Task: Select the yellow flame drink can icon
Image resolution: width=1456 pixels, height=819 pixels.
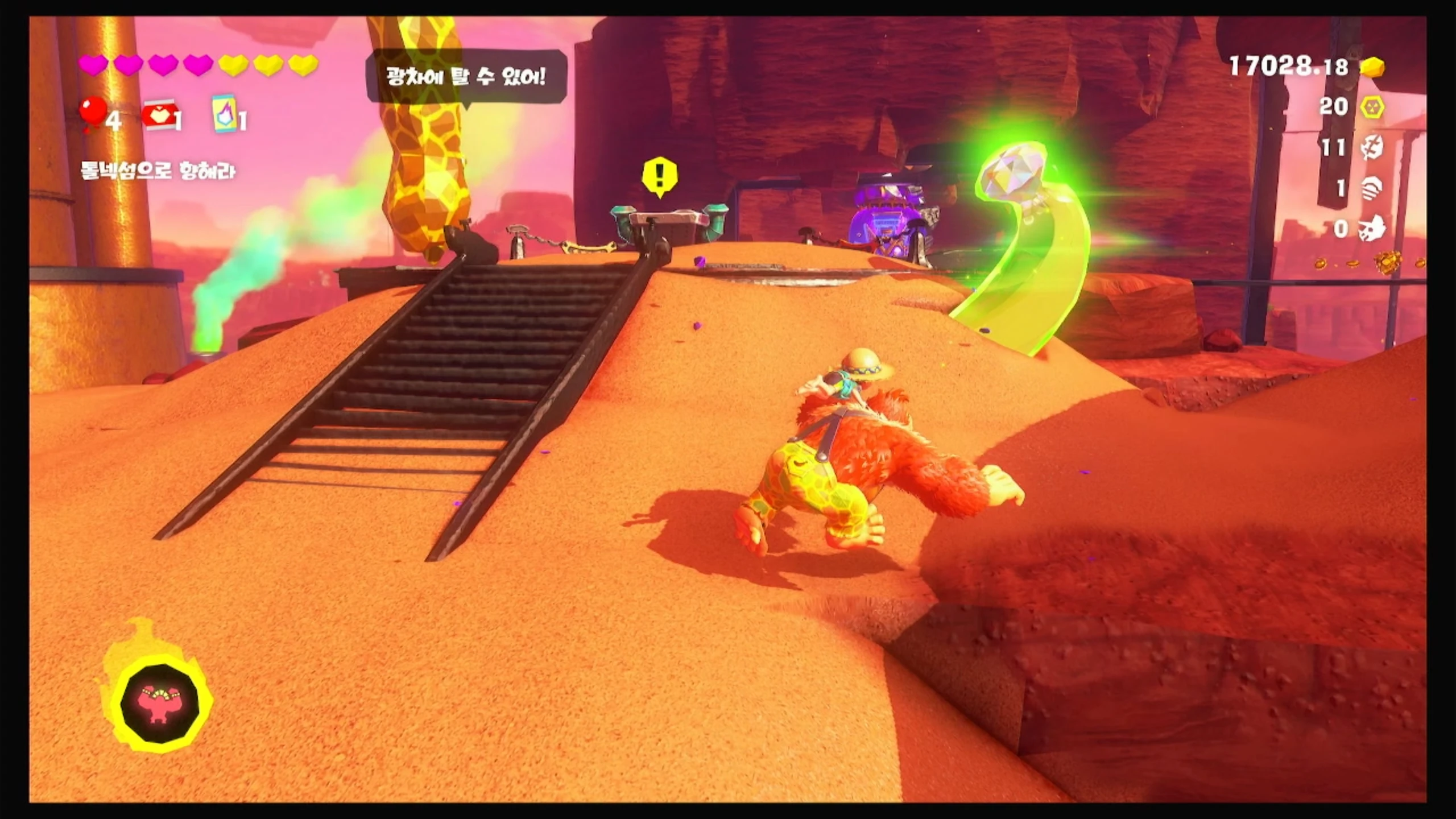Action: 224,114
